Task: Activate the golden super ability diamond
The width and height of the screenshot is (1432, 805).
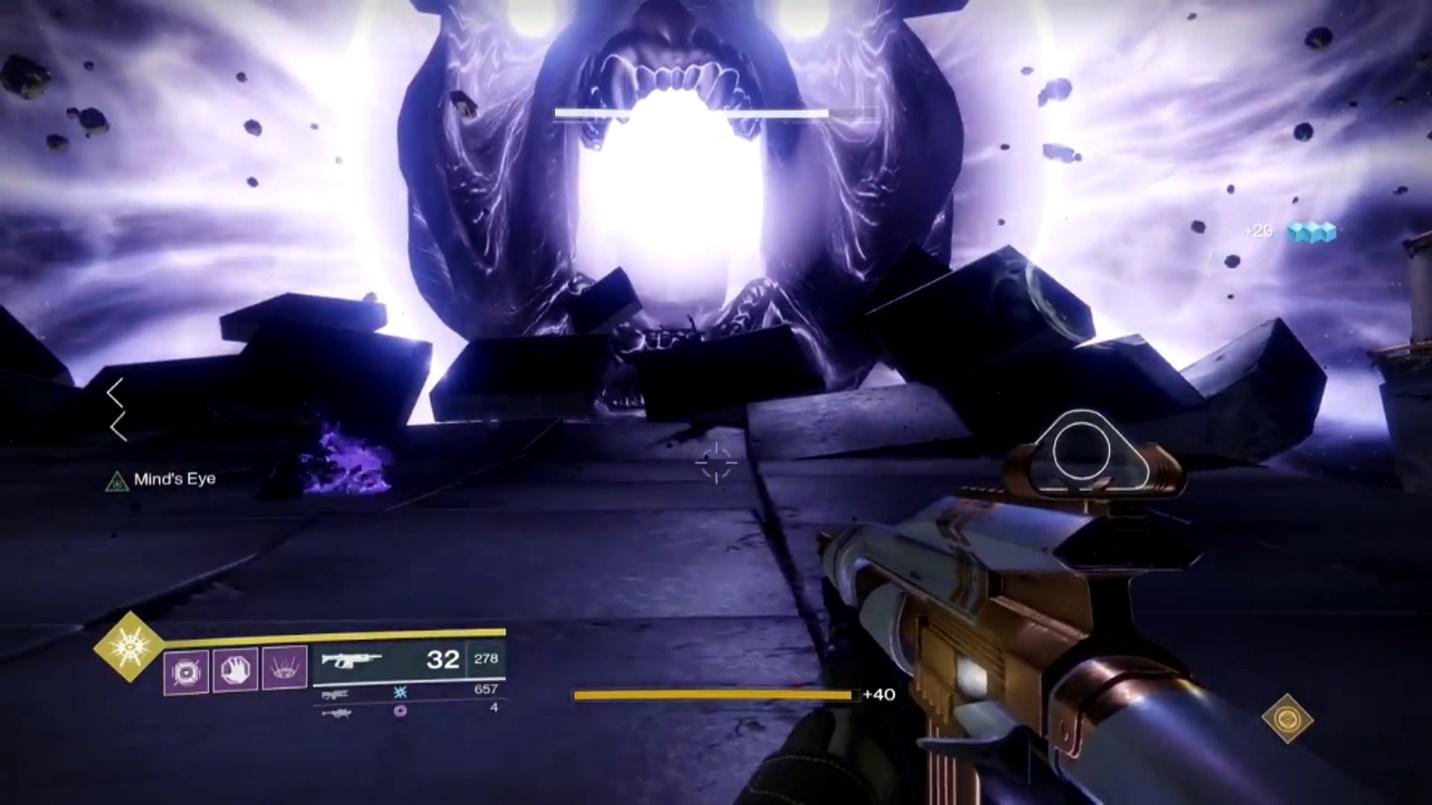Action: 128,647
